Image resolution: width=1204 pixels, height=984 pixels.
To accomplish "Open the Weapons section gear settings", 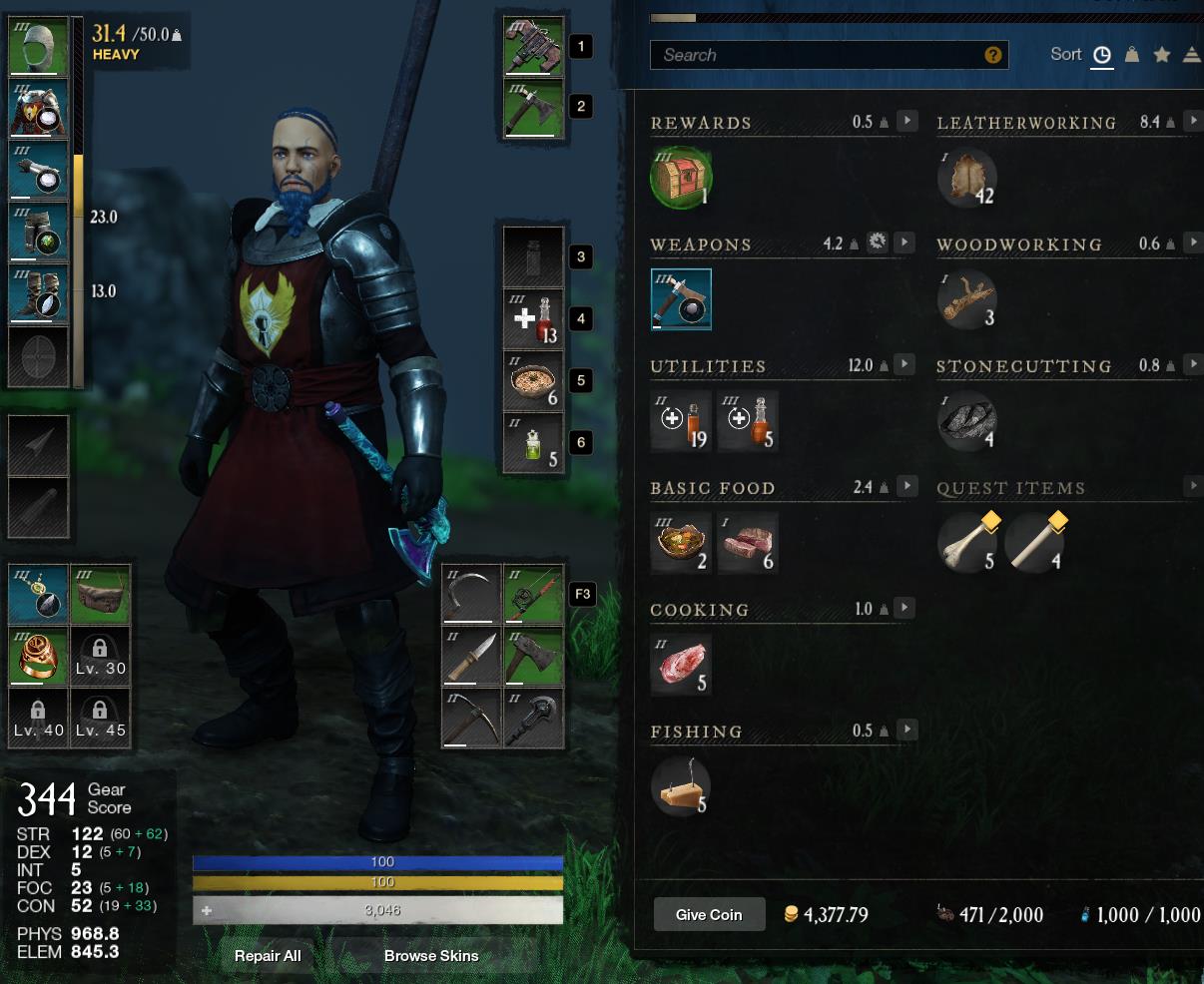I will click(877, 243).
